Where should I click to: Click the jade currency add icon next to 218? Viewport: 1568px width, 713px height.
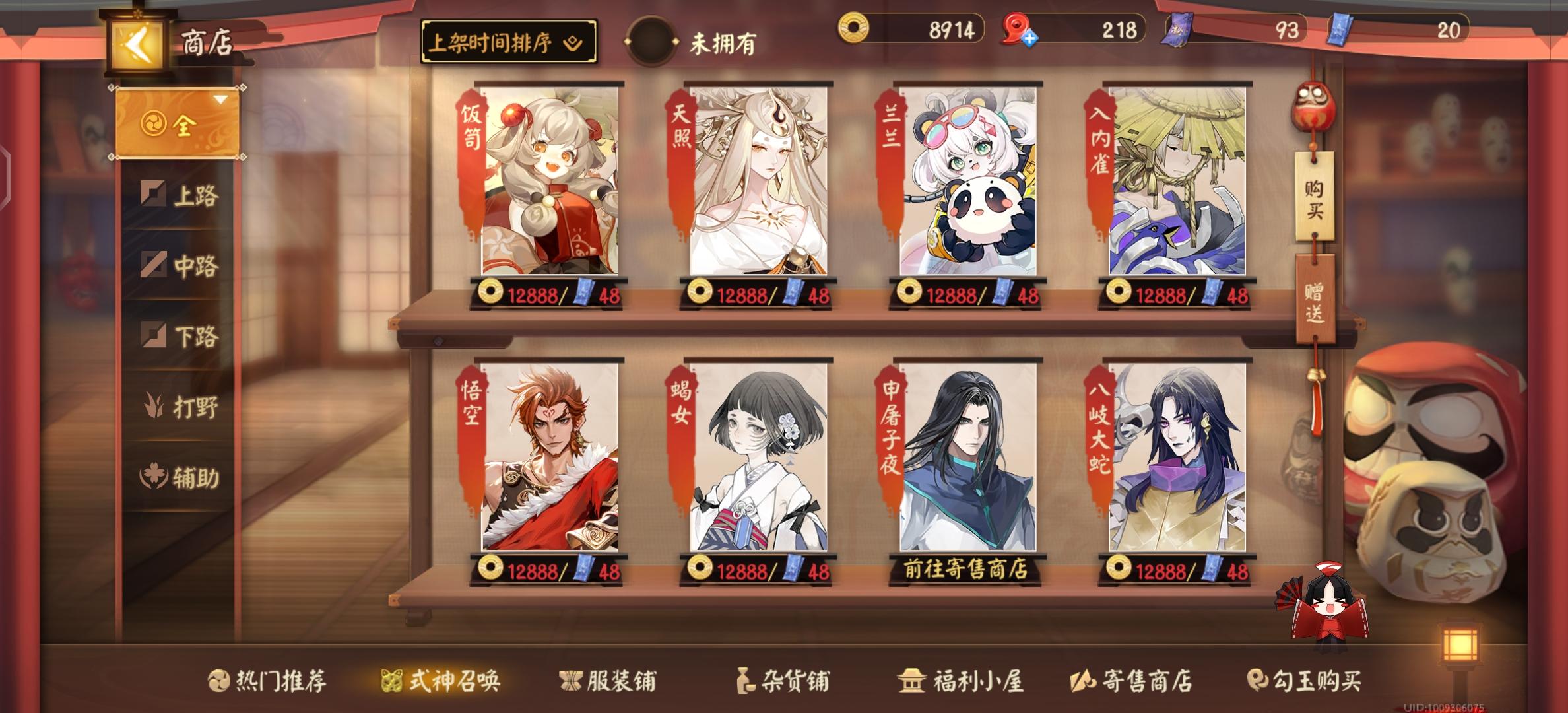[x=1030, y=38]
